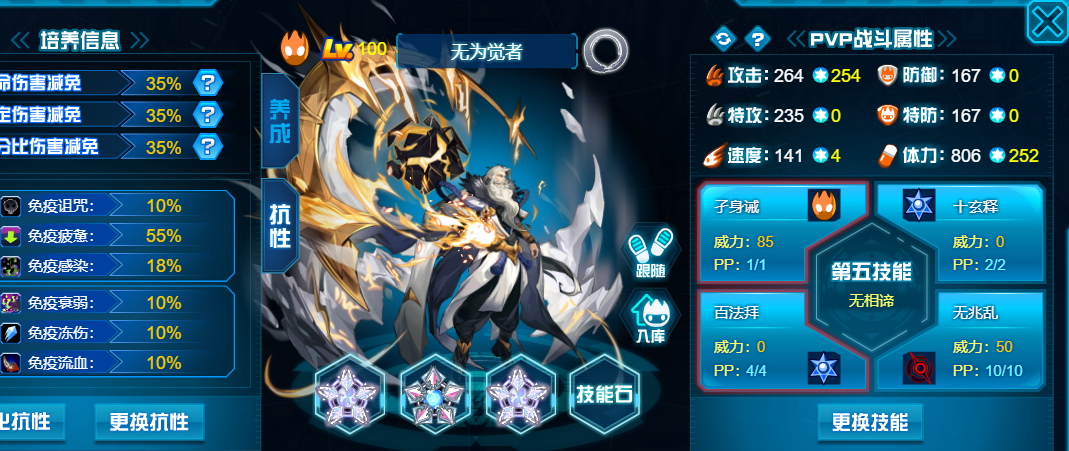Select the 孑身诫 skill
Viewport: 1069px width, 451px height.
pos(760,228)
